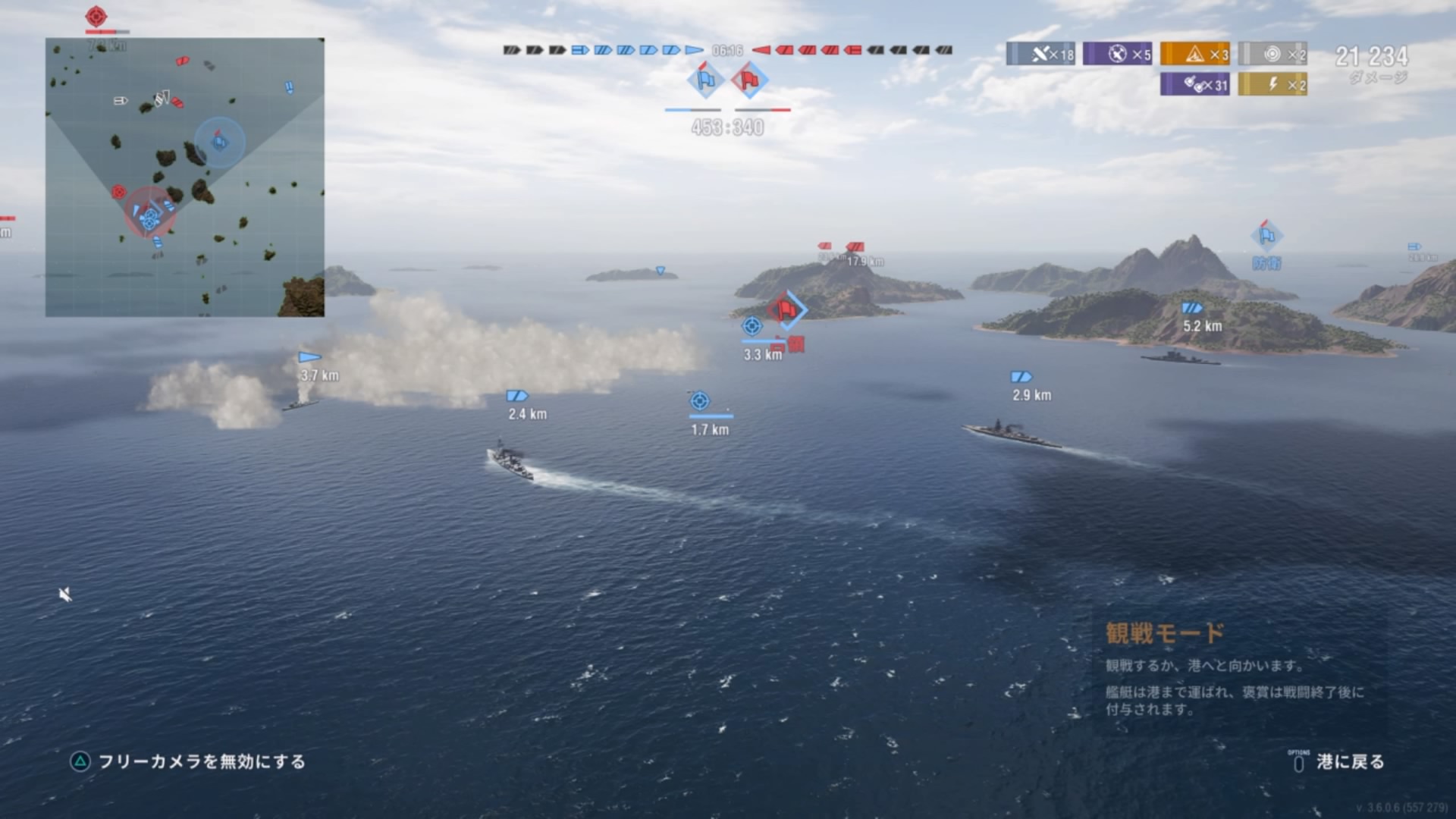This screenshot has width=1456, height=819.
Task: Select the allied ship marker at 5.2 km
Action: click(1191, 308)
